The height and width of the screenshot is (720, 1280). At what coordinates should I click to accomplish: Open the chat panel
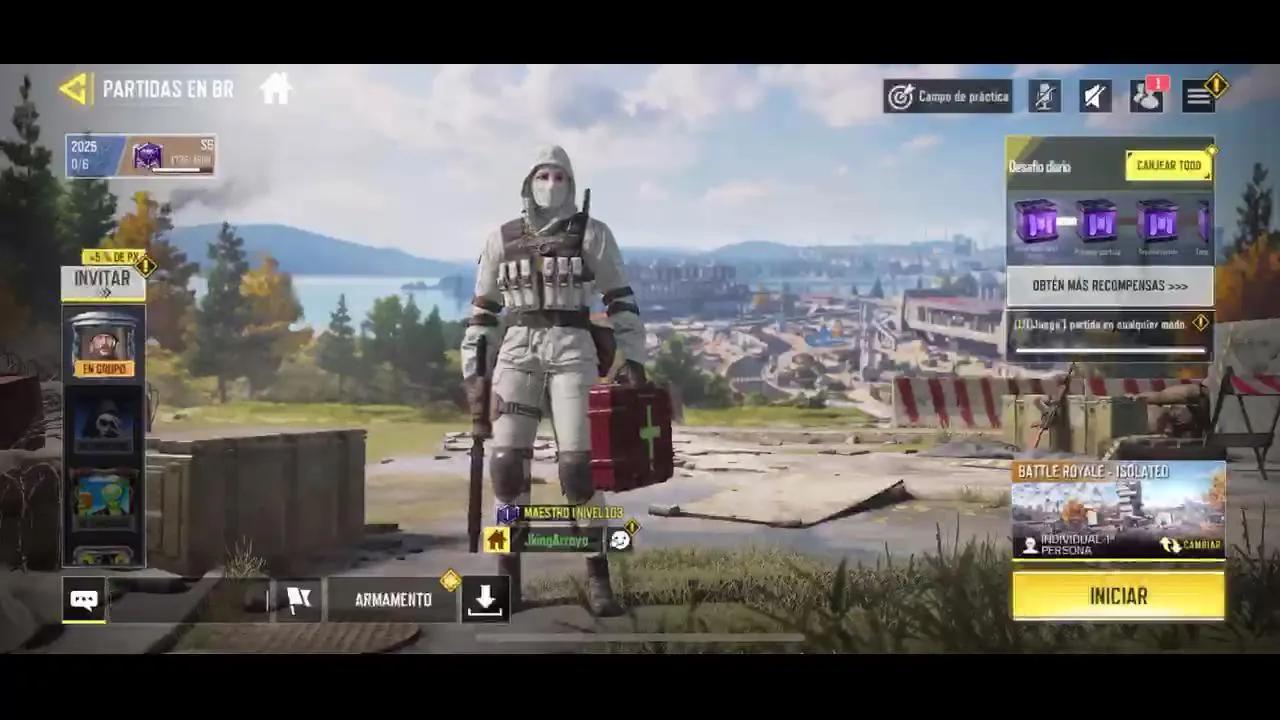click(84, 598)
